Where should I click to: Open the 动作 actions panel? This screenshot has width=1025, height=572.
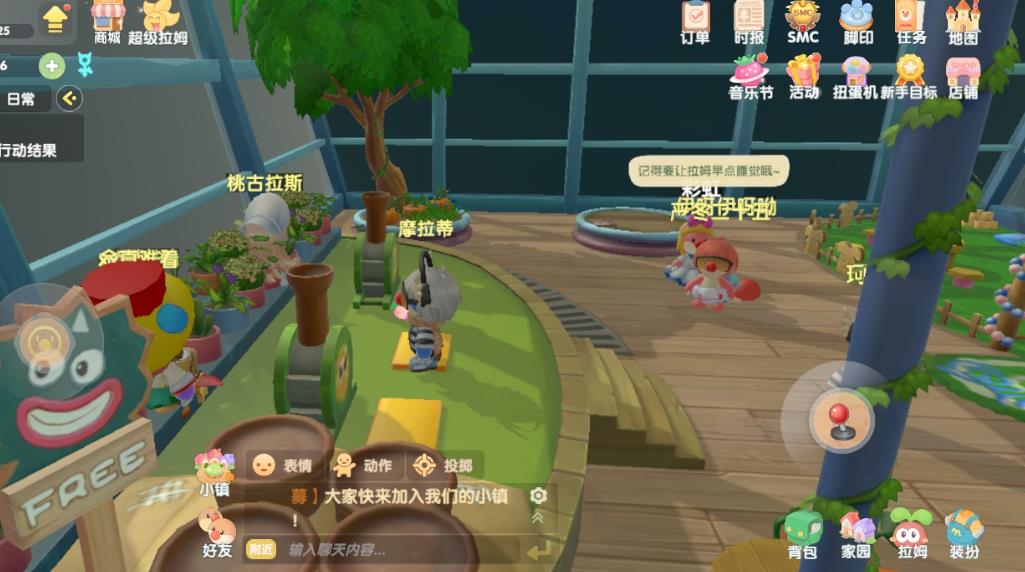[x=364, y=465]
